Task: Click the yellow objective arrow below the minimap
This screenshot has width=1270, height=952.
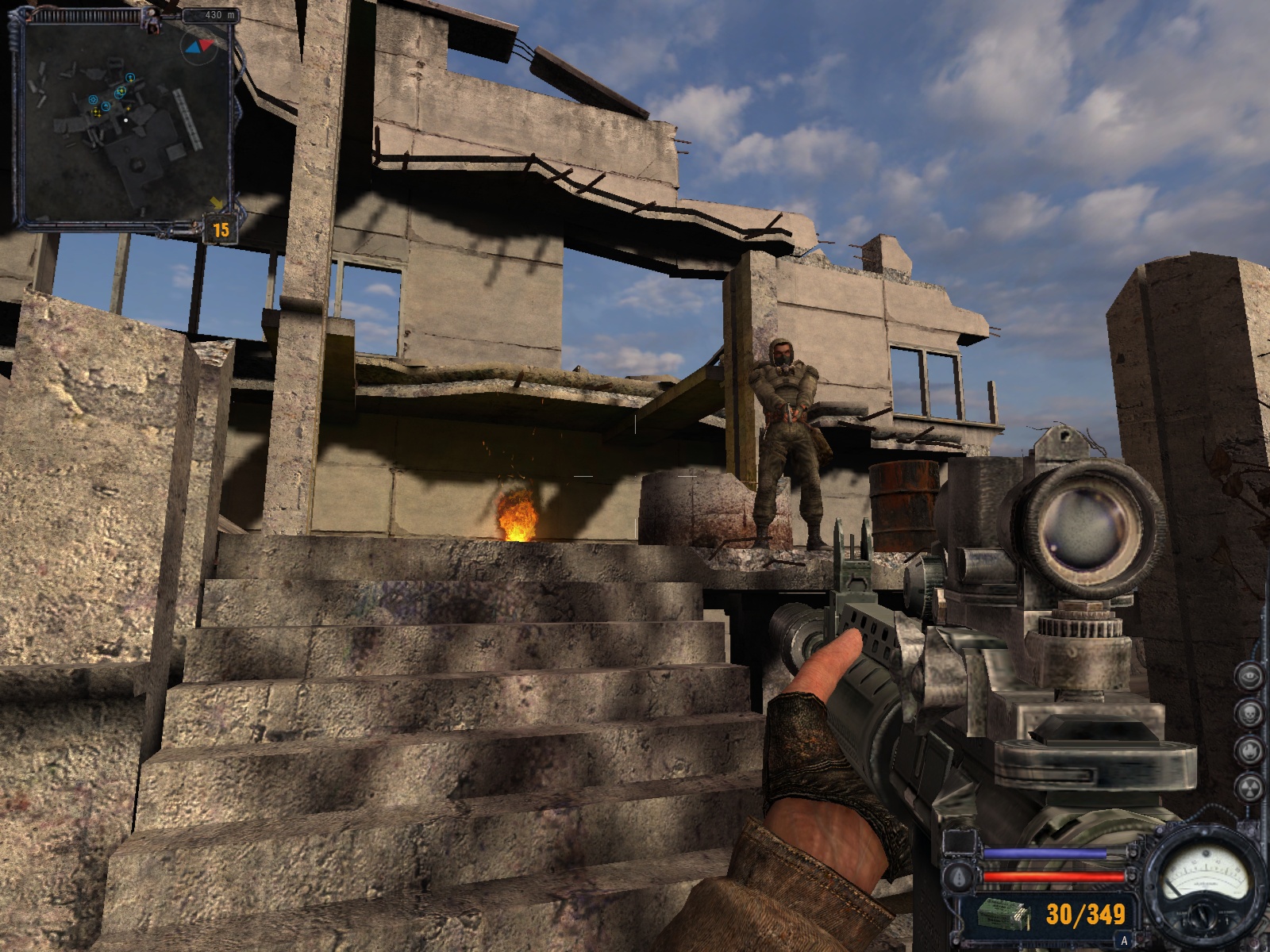Action: [x=214, y=203]
